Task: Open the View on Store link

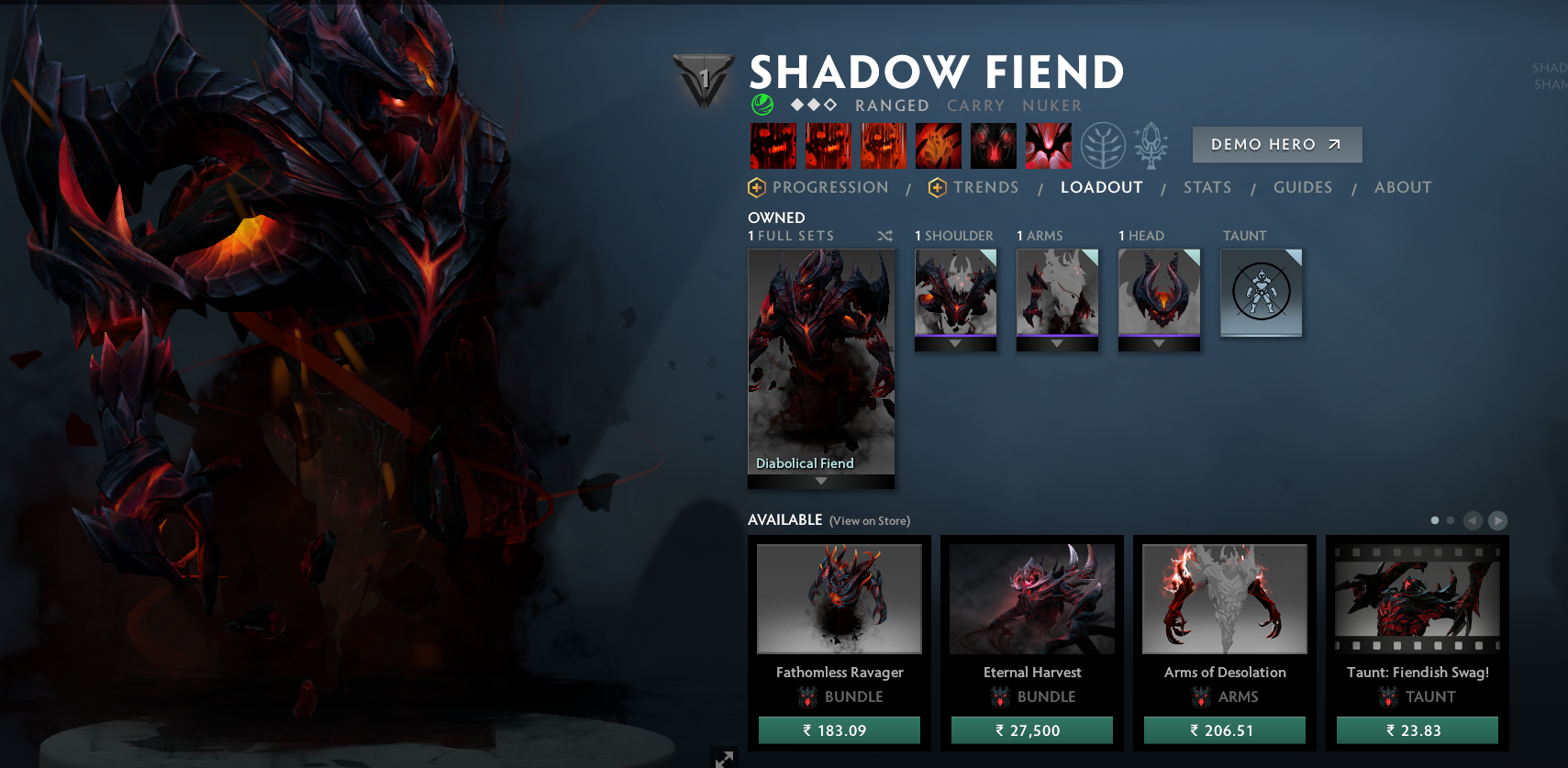Action: [868, 520]
